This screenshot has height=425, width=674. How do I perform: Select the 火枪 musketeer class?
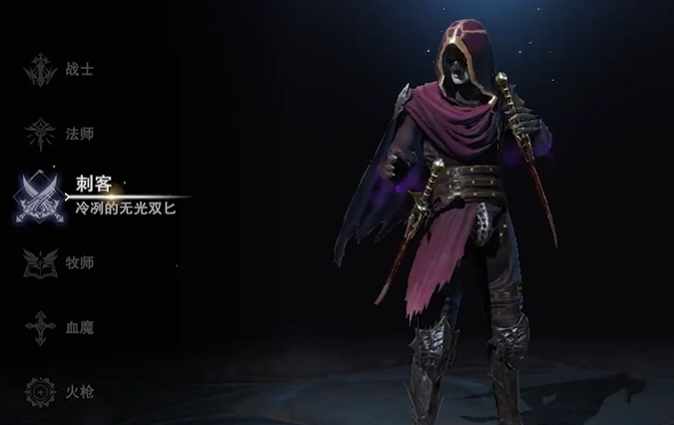(60, 391)
